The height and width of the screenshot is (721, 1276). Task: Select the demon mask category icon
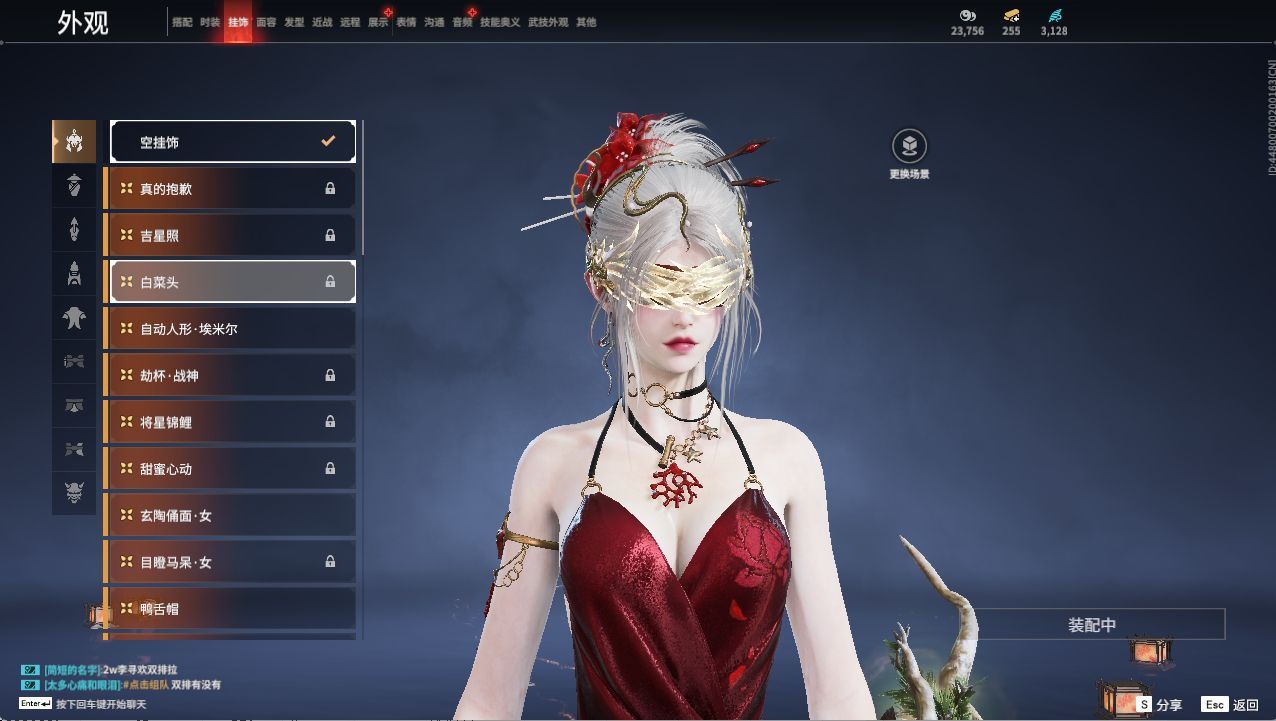tap(74, 493)
